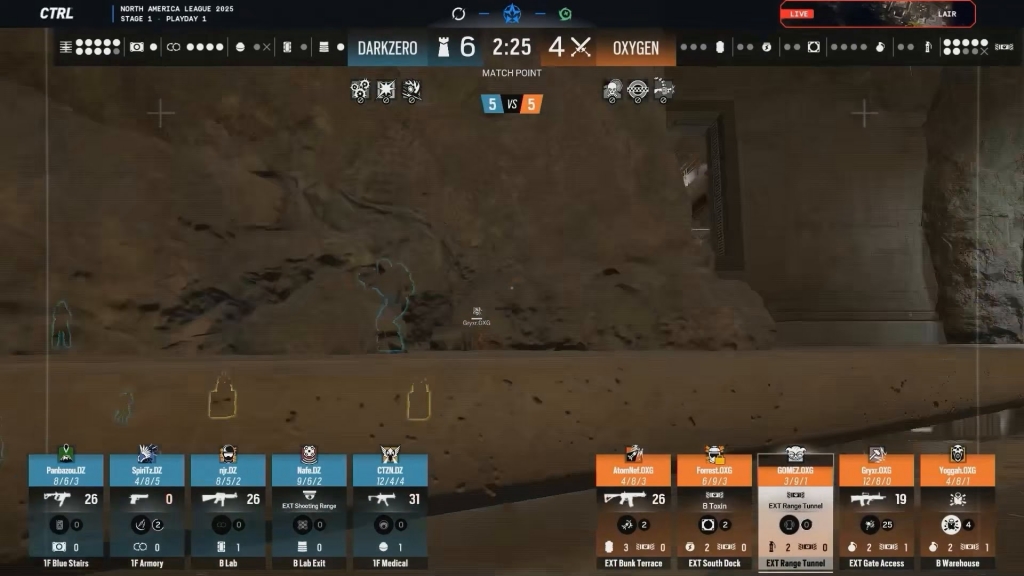Viewport: 1024px width, 576px height.
Task: Select Yoggah.OXG player card
Action: tap(957, 512)
